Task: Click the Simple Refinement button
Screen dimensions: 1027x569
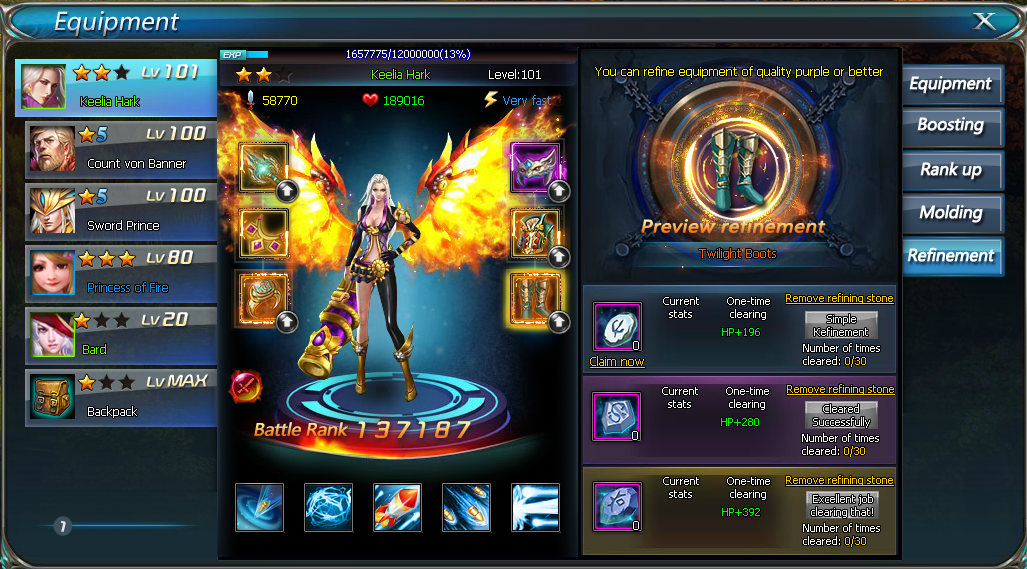Action: [x=841, y=326]
